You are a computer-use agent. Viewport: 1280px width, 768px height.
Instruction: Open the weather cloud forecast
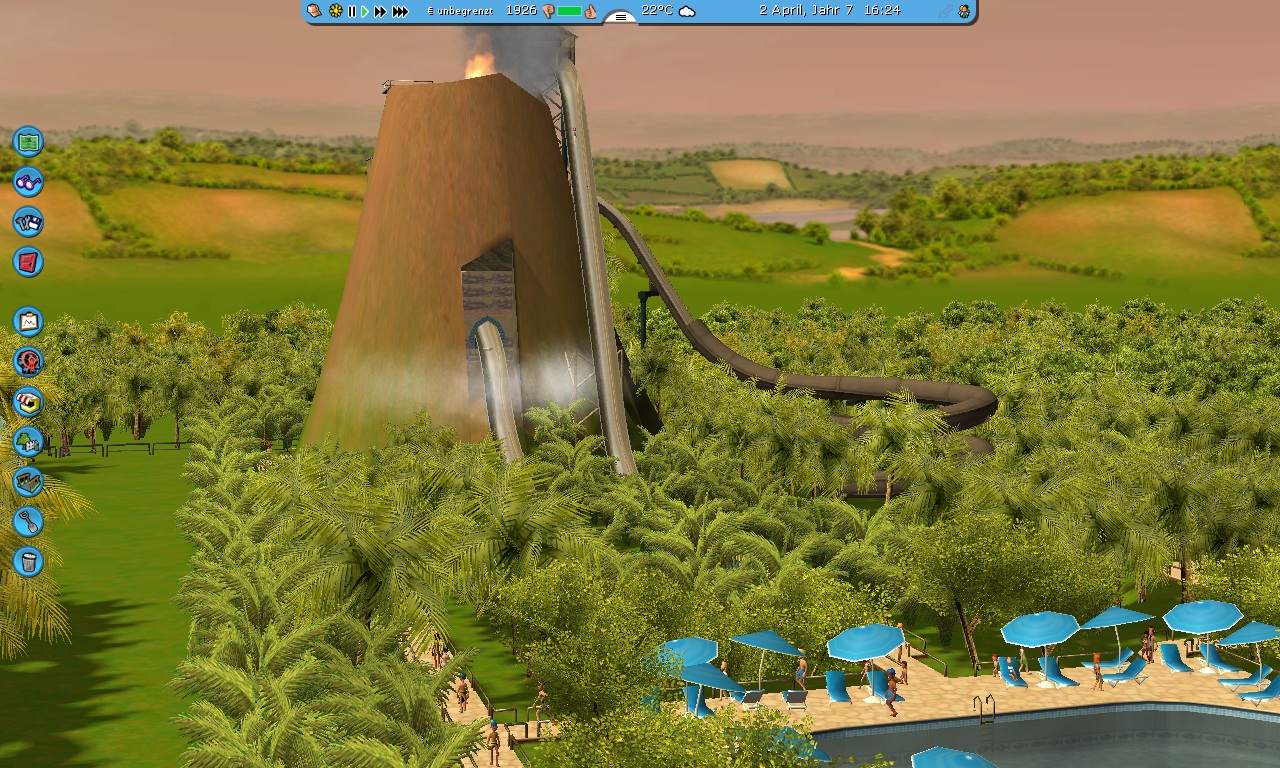687,11
